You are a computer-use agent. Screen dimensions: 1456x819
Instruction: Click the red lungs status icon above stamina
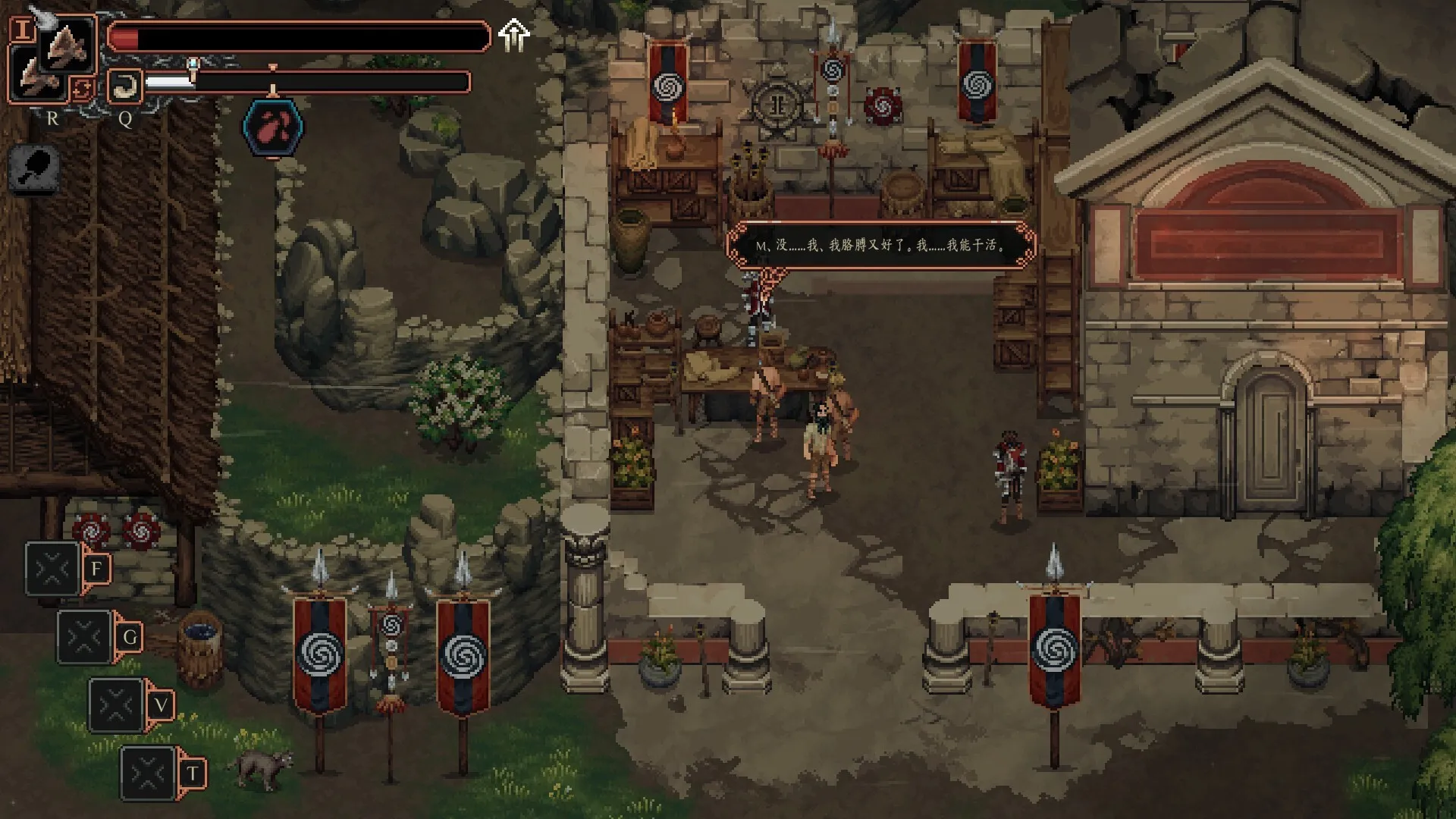(271, 126)
